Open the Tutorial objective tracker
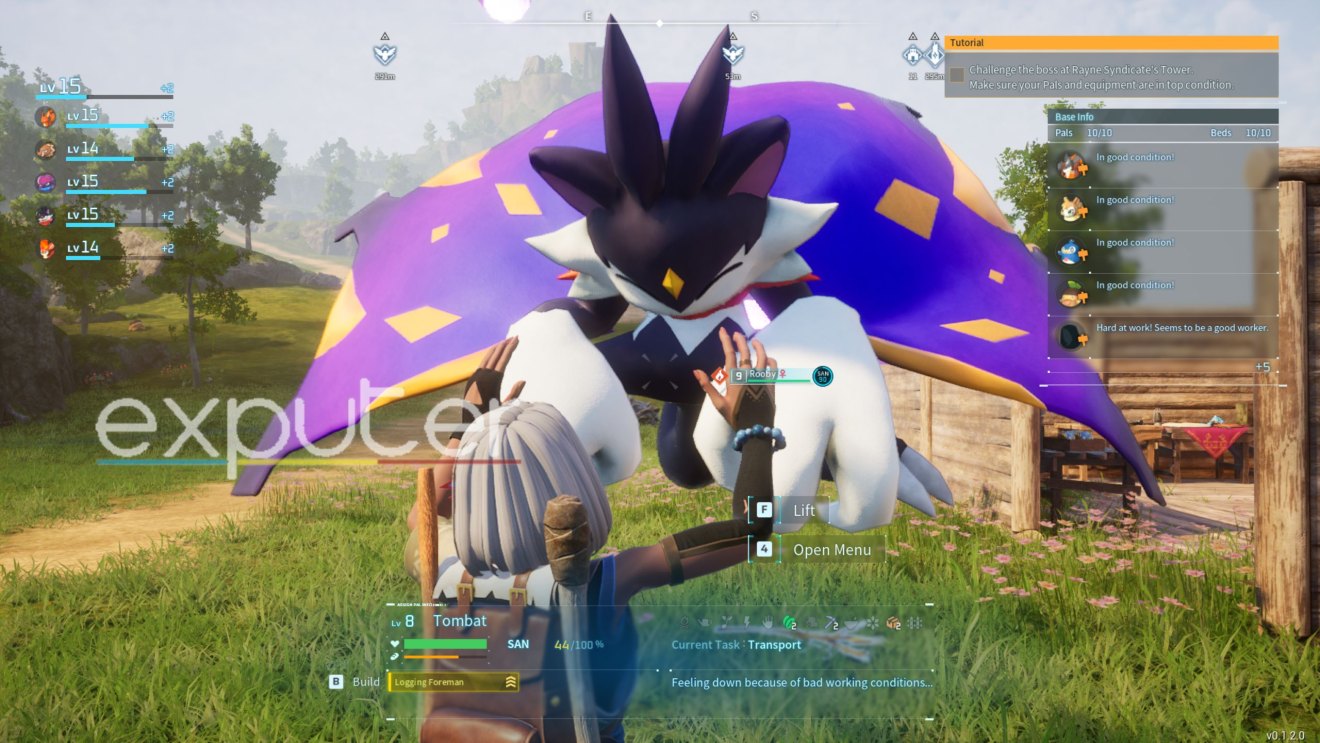1320x743 pixels. coord(1111,43)
